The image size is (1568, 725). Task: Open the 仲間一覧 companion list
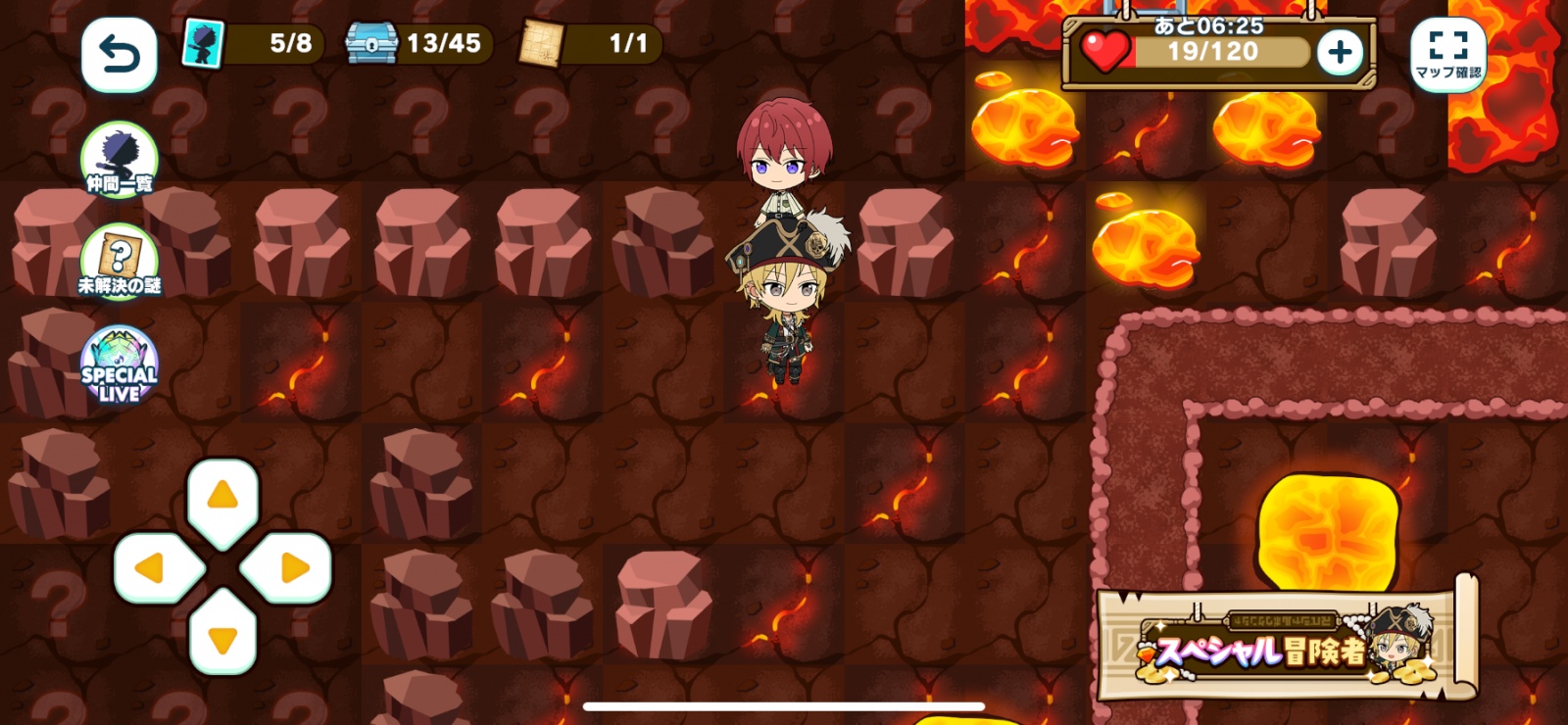[119, 160]
